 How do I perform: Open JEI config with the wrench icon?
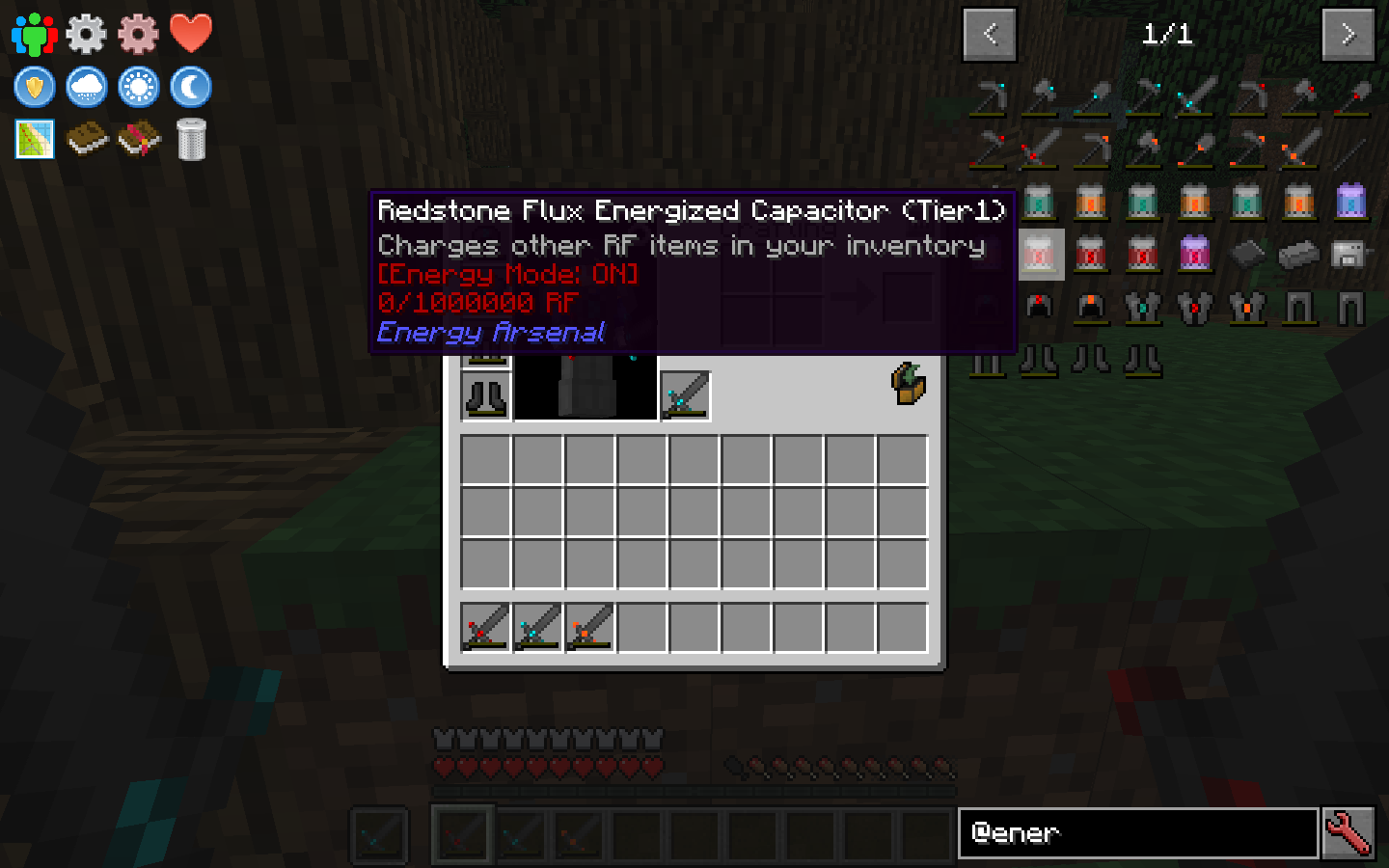(1348, 833)
